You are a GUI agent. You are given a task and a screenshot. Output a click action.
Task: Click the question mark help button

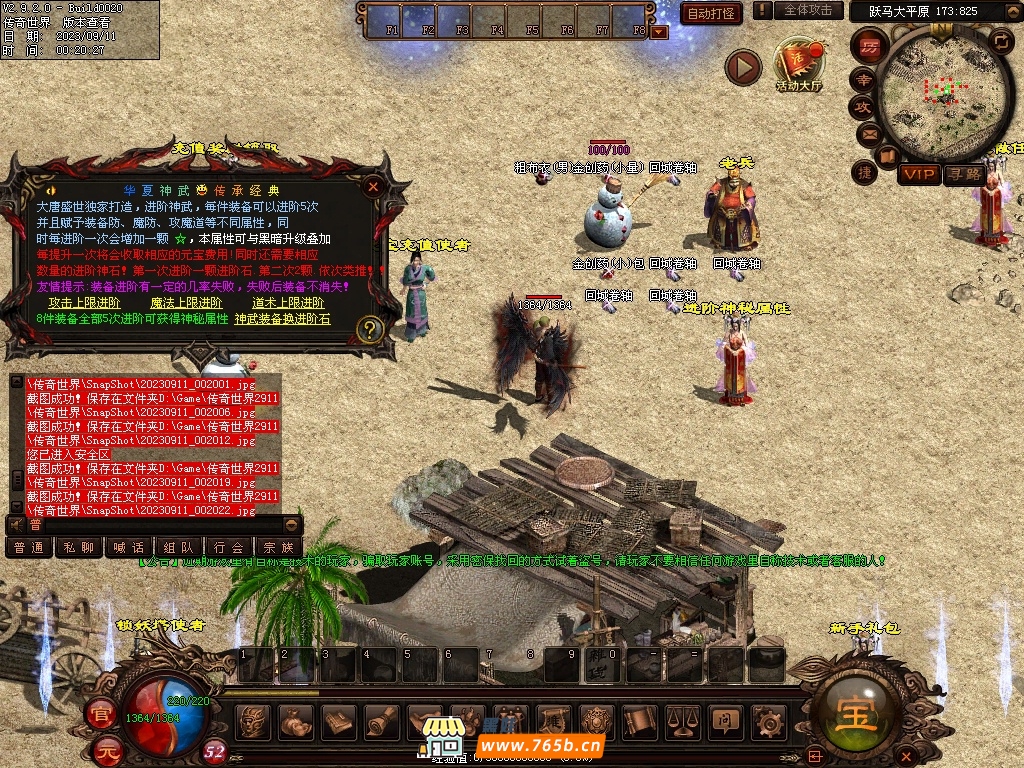click(370, 329)
